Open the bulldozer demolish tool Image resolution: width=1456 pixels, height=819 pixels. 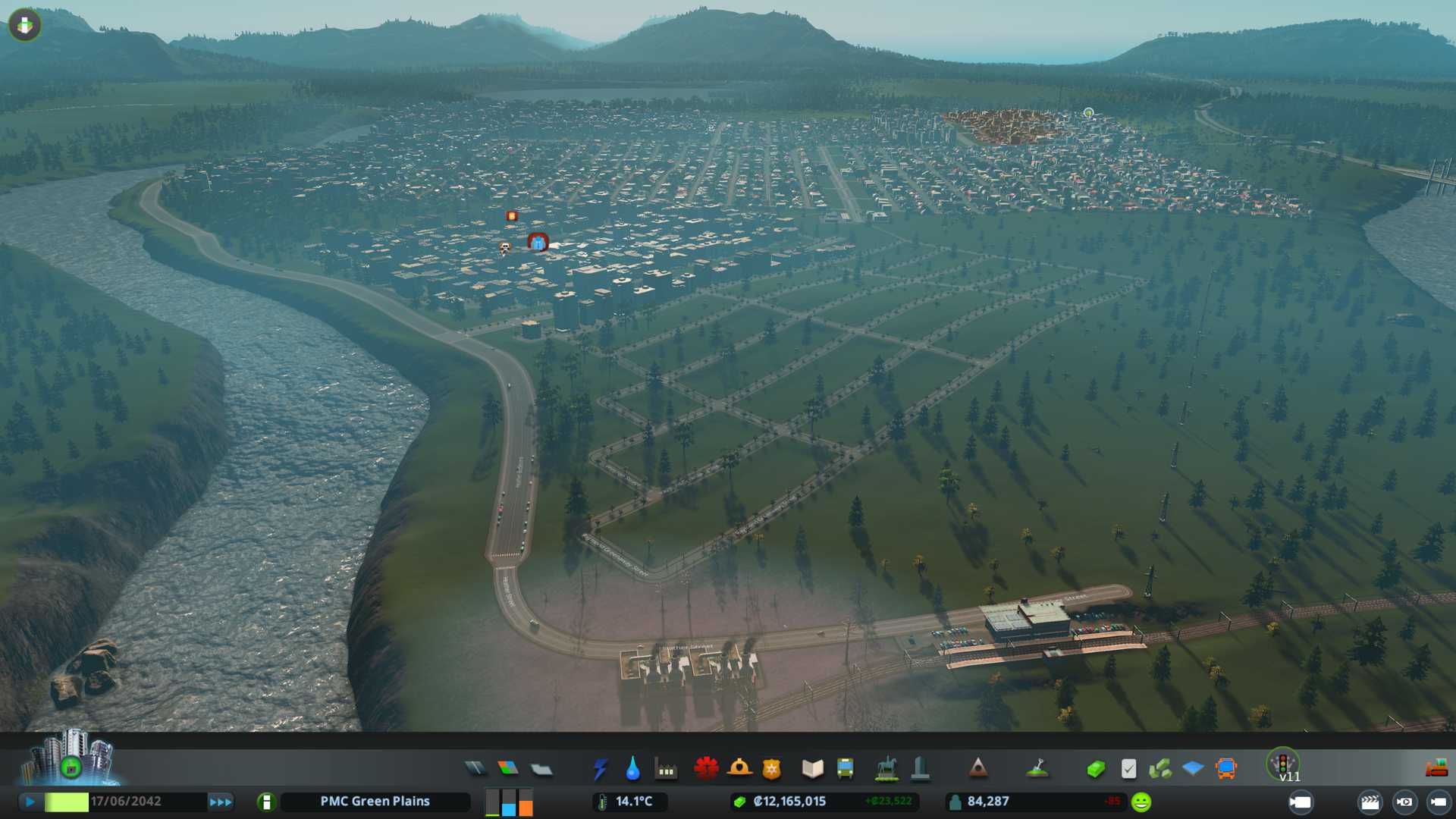click(1436, 769)
